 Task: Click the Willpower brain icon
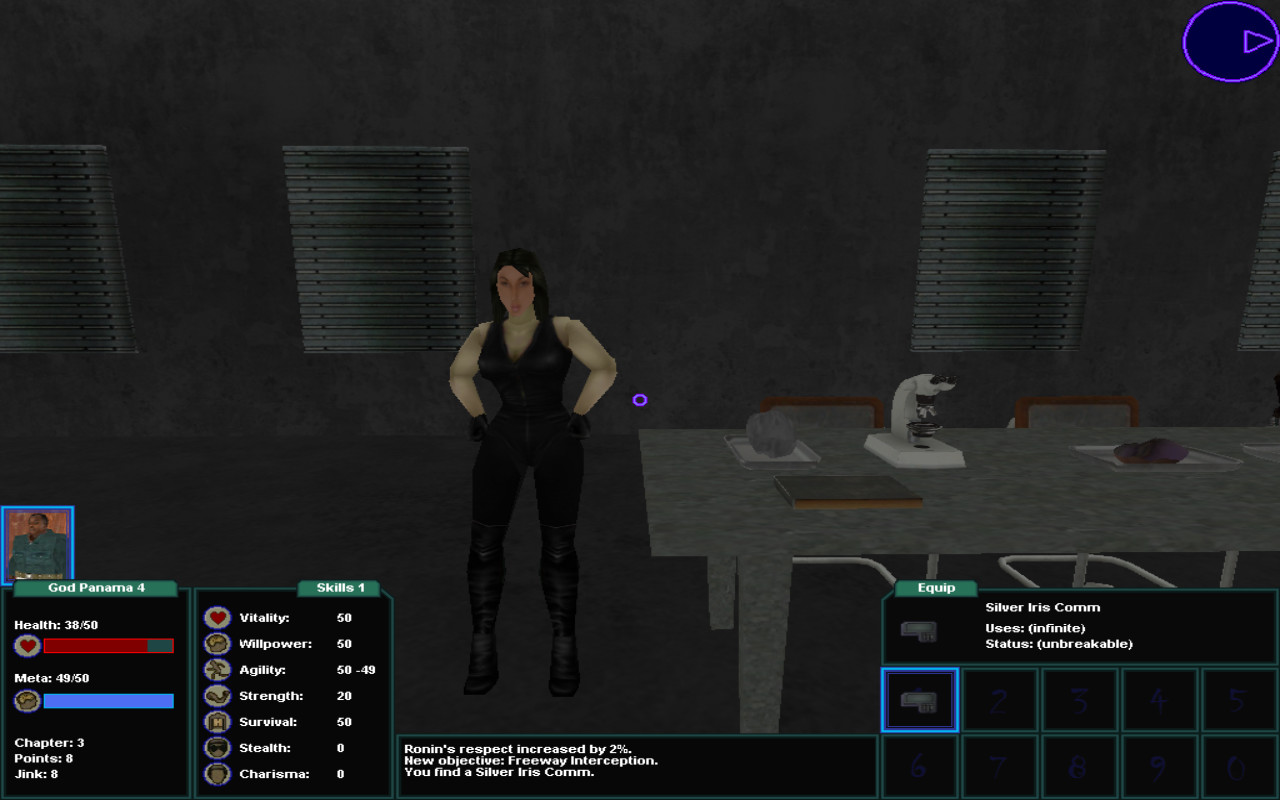coord(216,643)
